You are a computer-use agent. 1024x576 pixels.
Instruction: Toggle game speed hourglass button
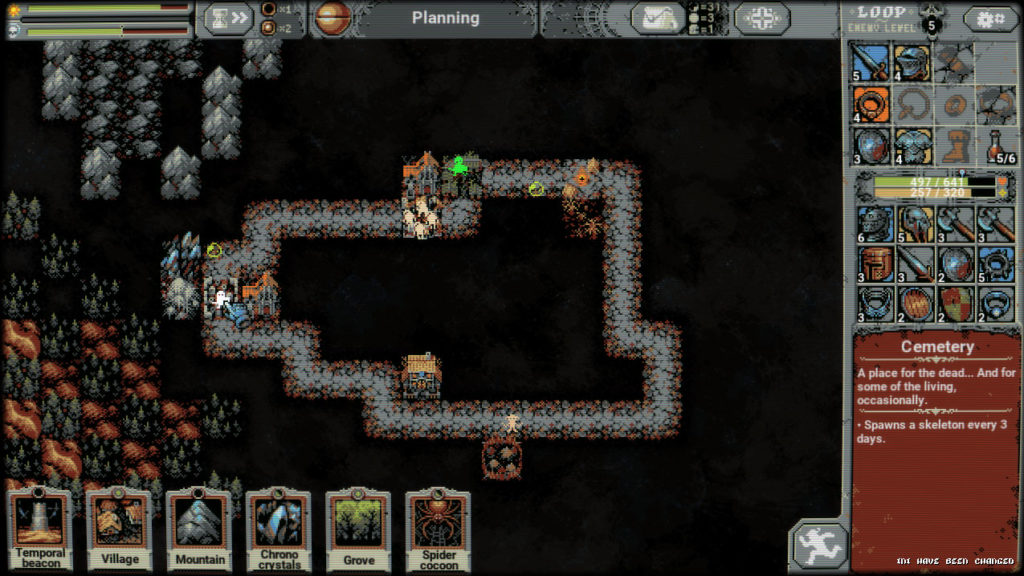point(228,18)
